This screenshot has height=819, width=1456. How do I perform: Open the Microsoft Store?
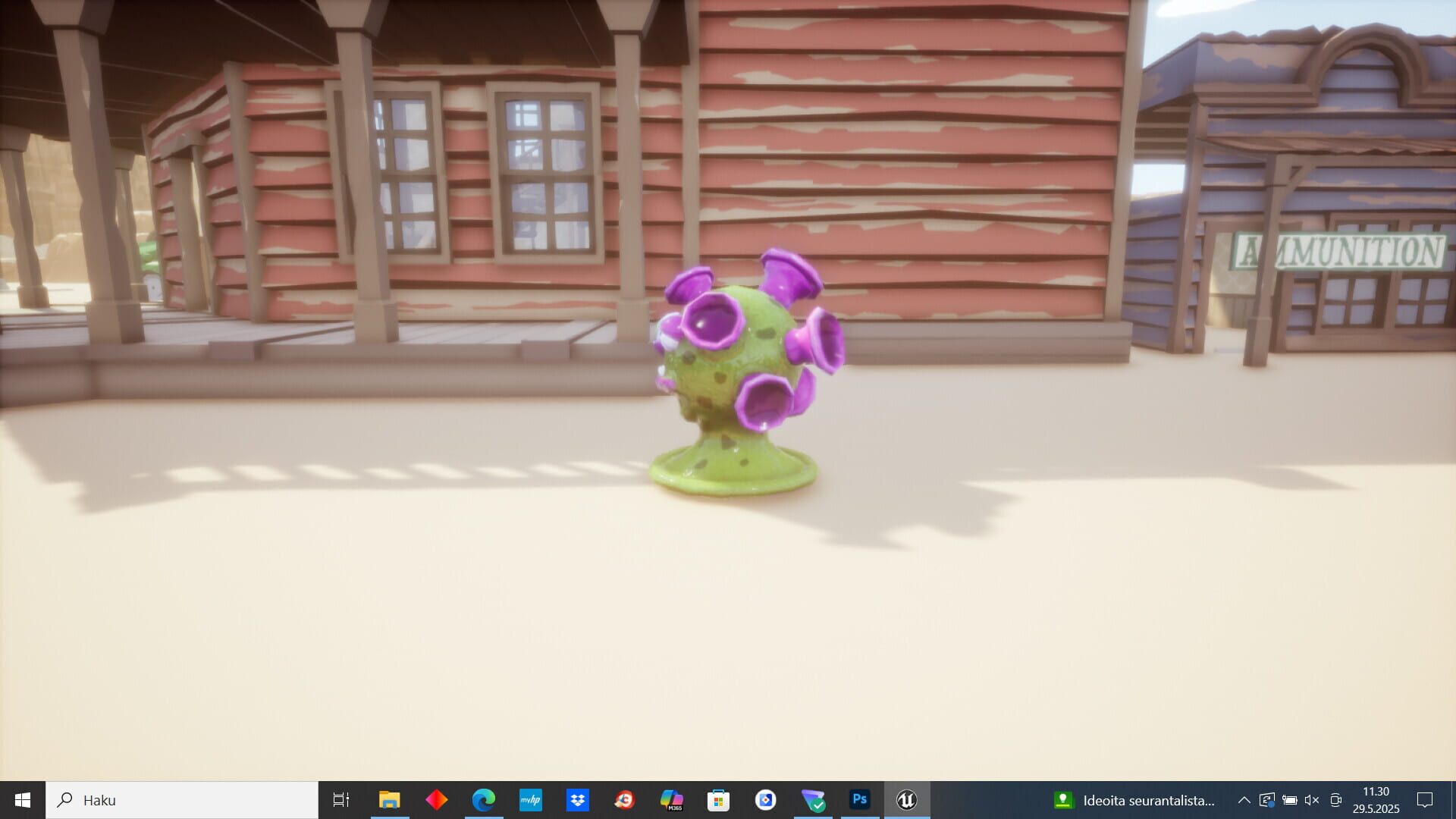click(x=719, y=799)
